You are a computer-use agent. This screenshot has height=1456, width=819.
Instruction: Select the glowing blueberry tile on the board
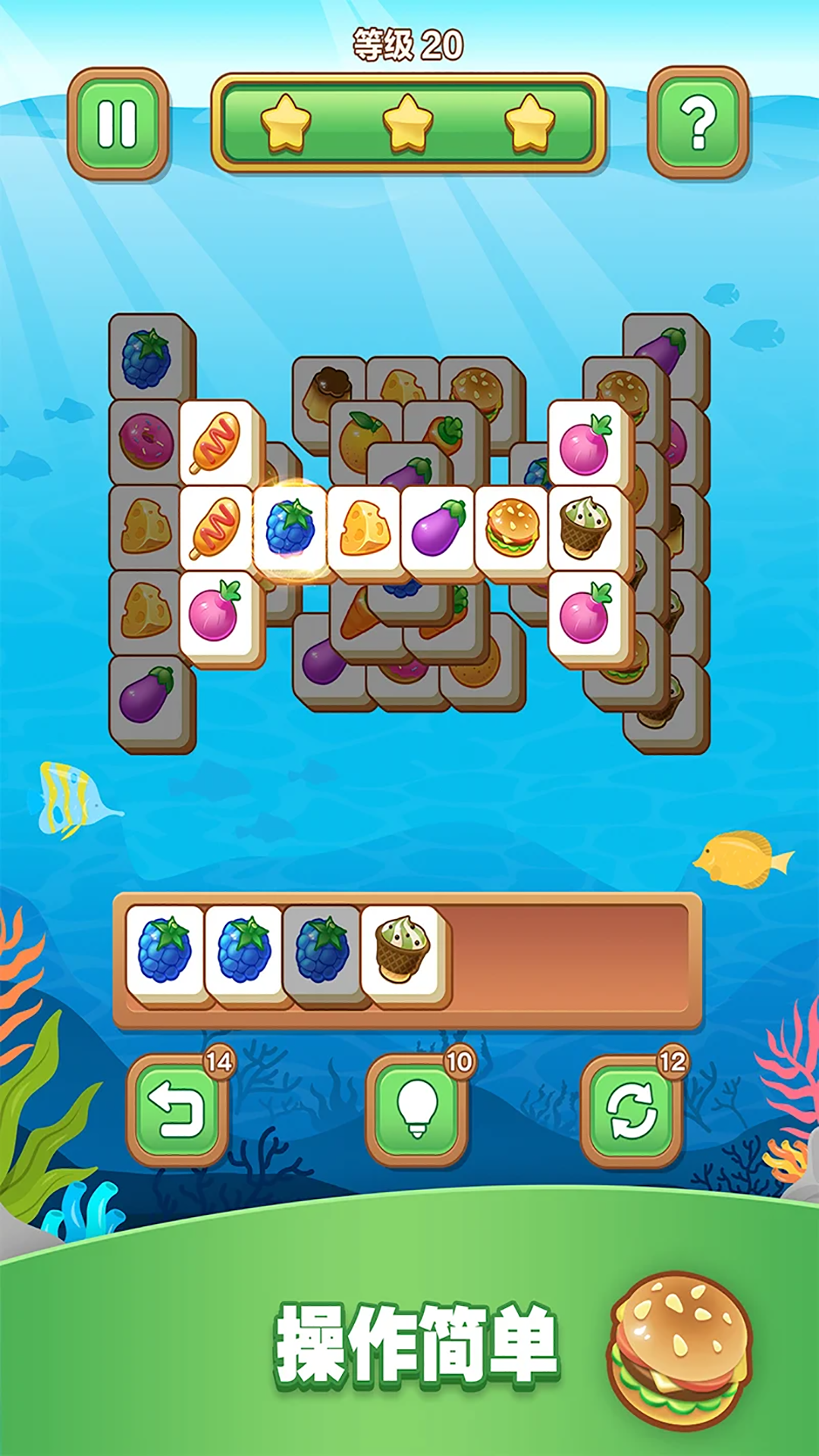(290, 528)
